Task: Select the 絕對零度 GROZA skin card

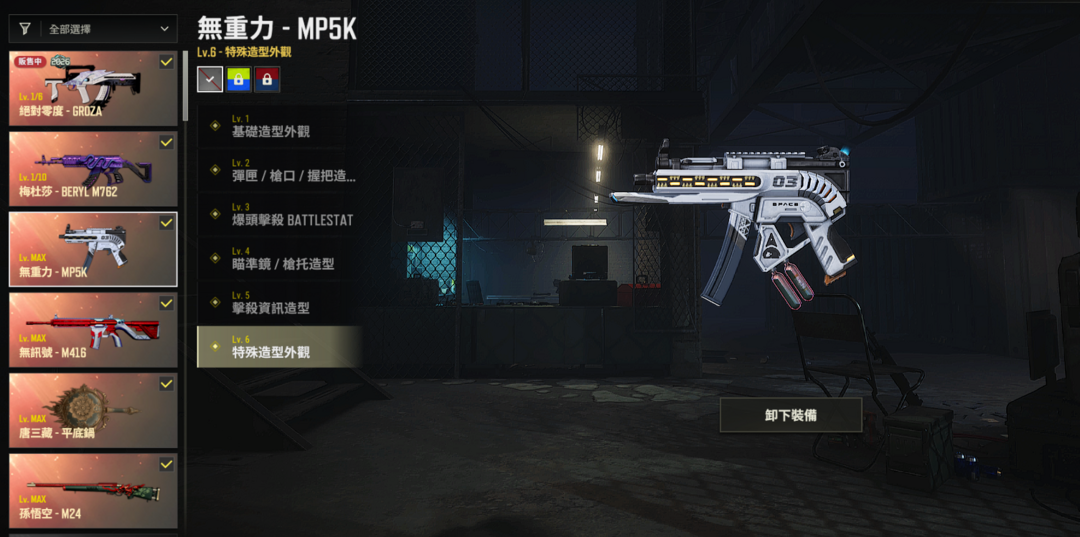Action: (92, 88)
